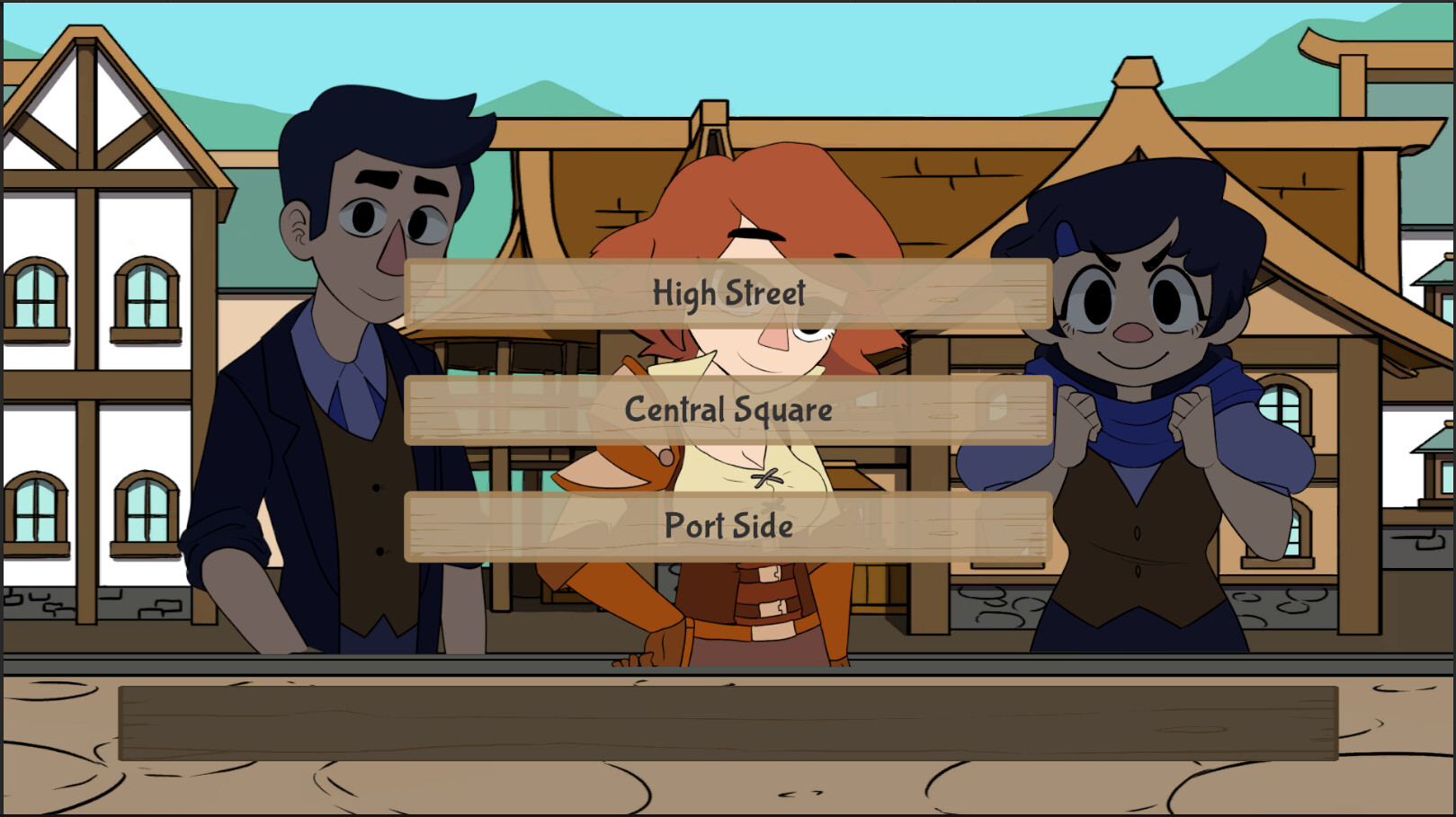The height and width of the screenshot is (817, 1456).
Task: Click the High Street wooden sign plank
Action: 728,292
